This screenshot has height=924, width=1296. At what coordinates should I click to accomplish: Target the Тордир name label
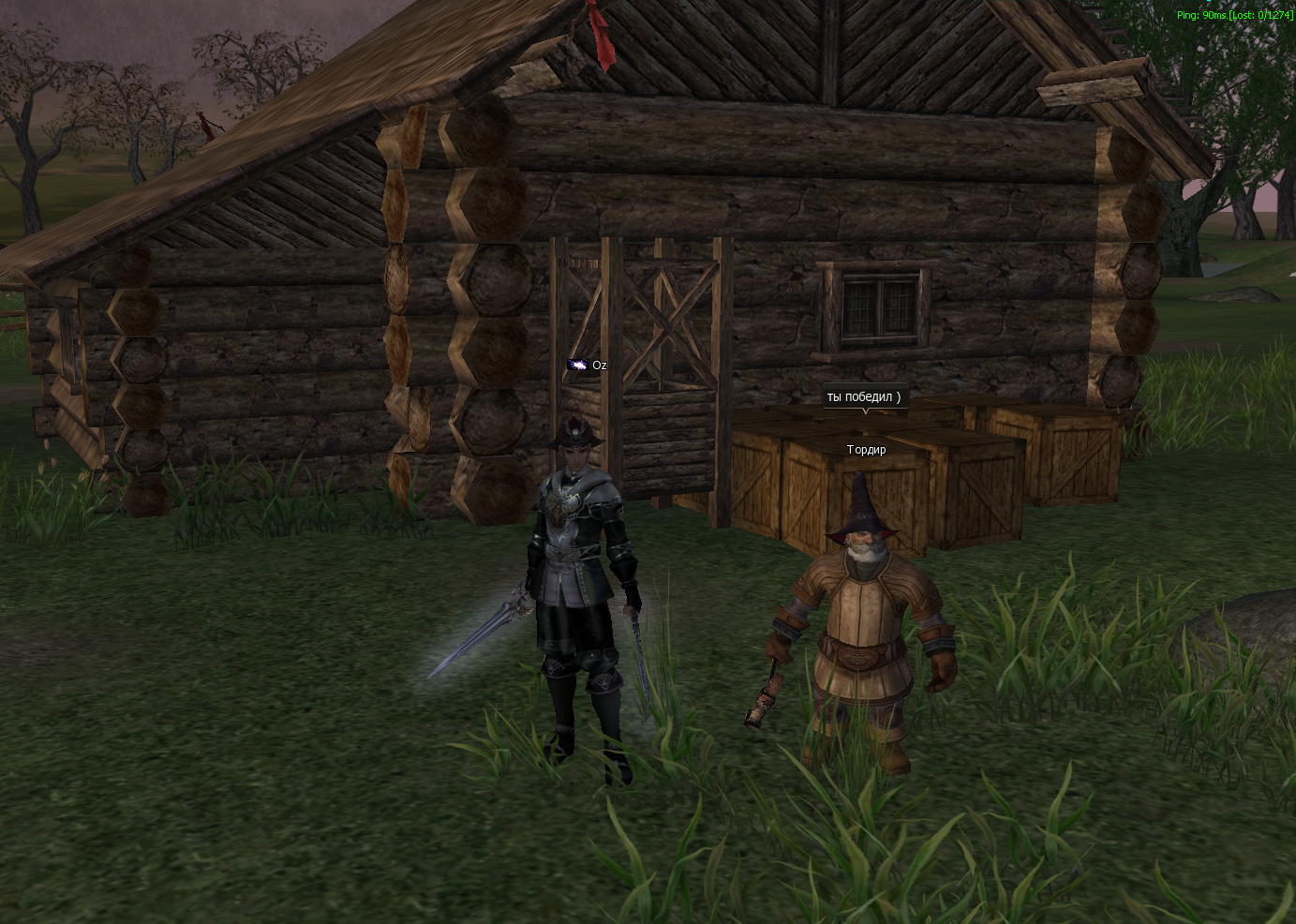point(866,450)
